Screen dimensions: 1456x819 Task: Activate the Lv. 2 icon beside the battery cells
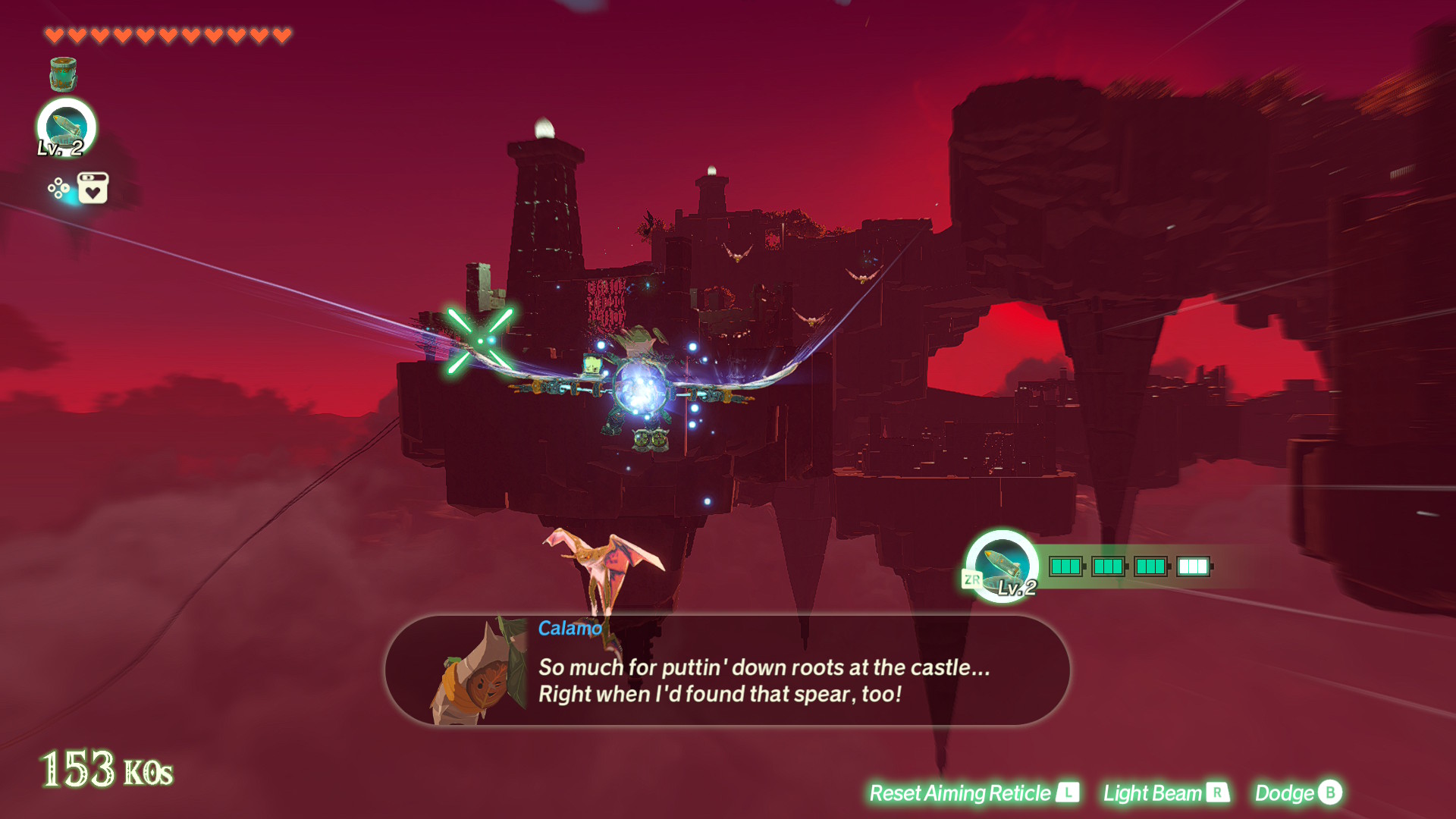(x=1002, y=566)
